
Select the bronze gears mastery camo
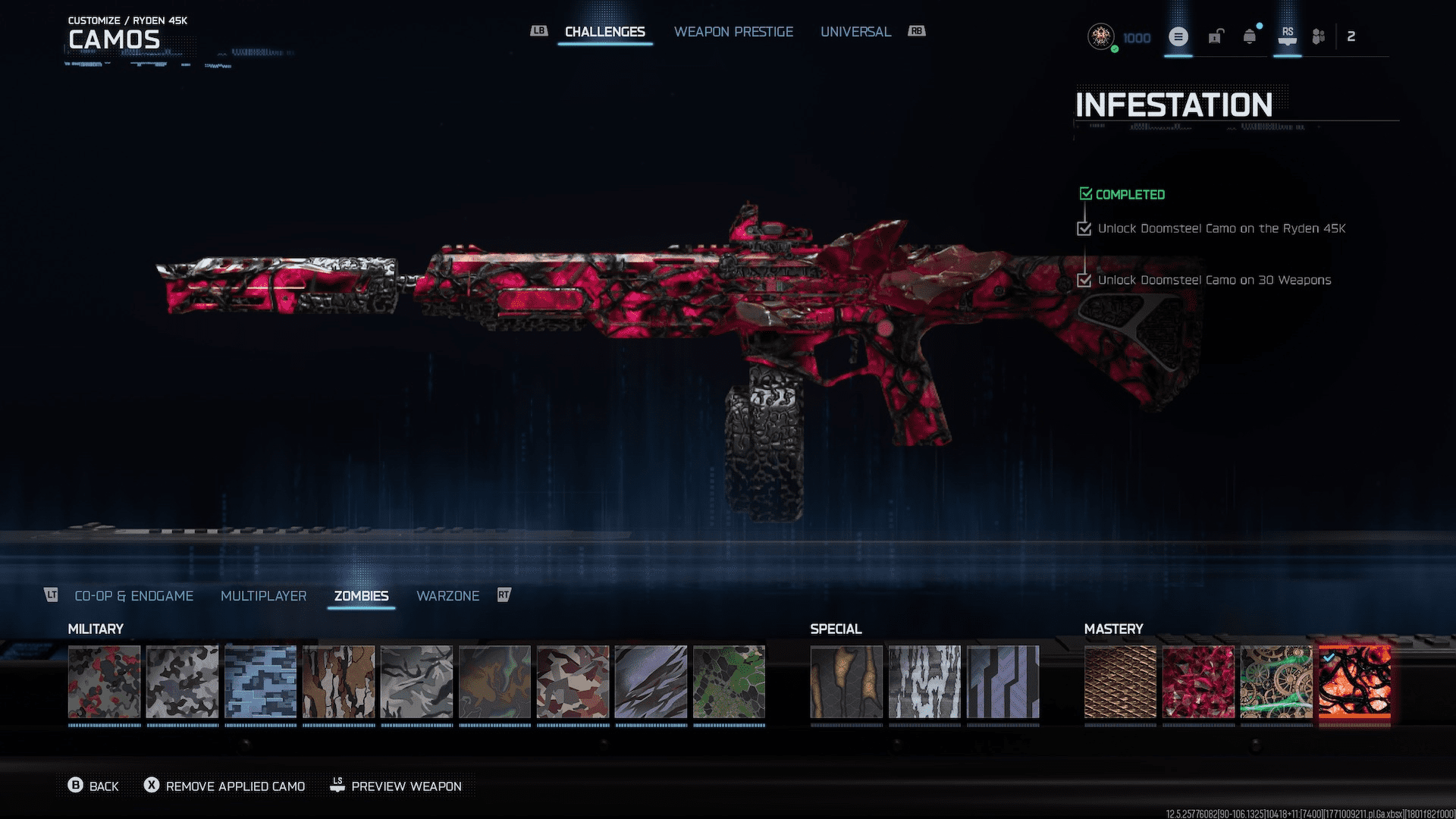pyautogui.click(x=1276, y=682)
